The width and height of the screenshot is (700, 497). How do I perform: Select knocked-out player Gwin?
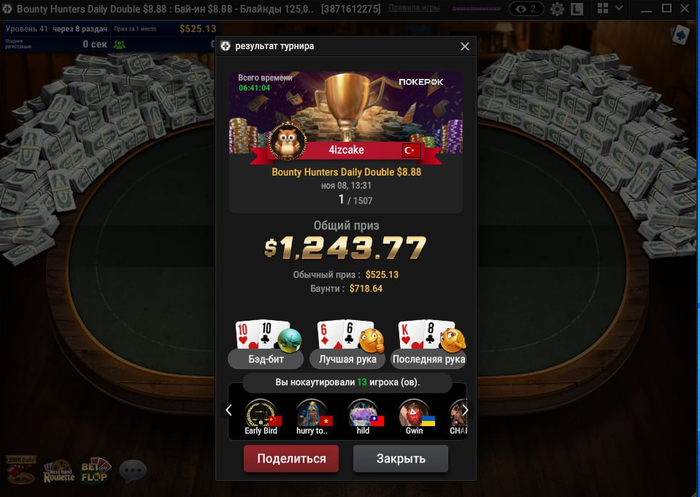pyautogui.click(x=414, y=417)
